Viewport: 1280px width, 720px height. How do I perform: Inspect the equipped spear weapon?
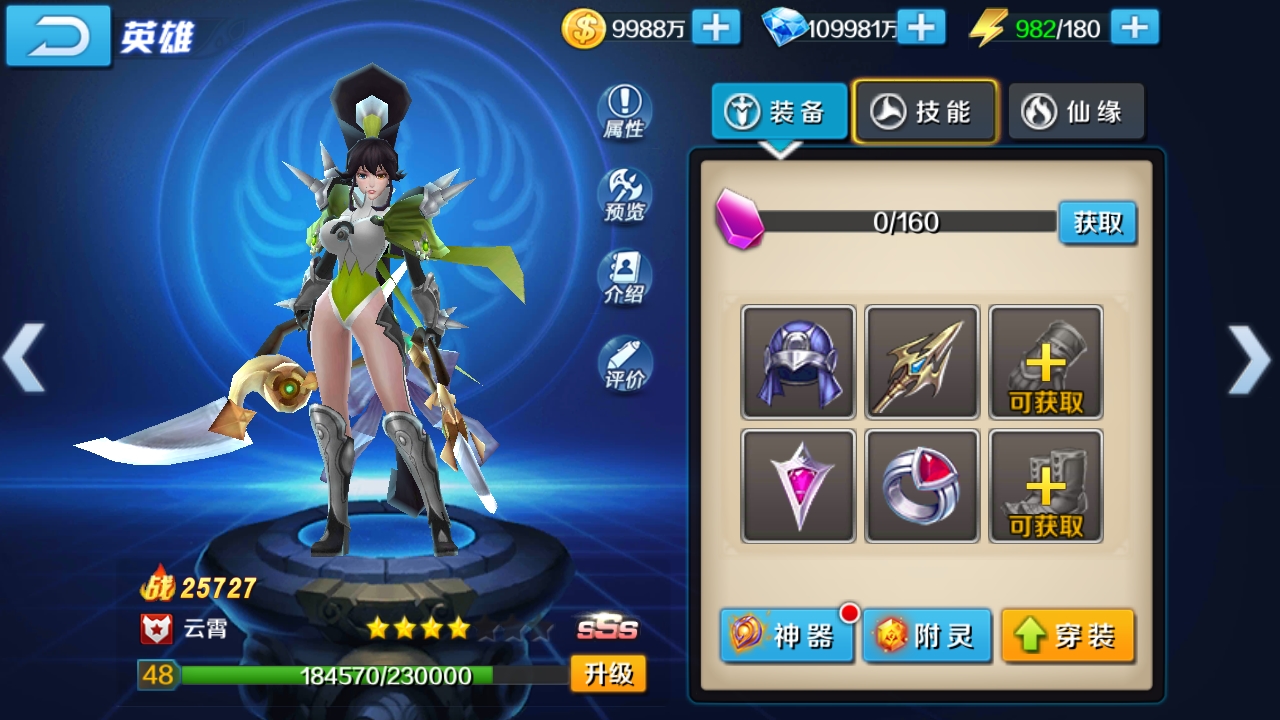tap(921, 362)
